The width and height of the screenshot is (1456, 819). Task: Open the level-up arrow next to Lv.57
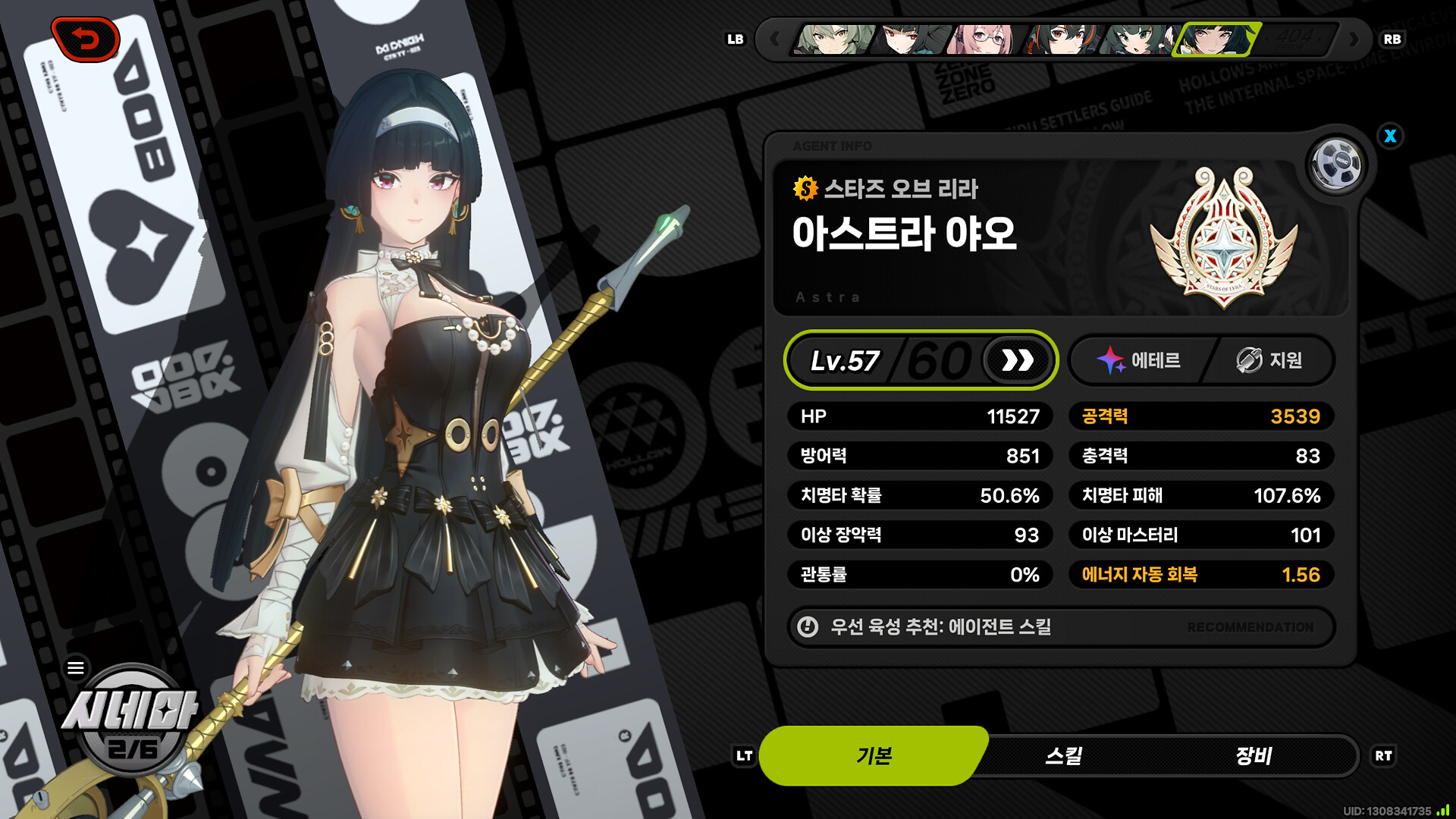pyautogui.click(x=1017, y=360)
